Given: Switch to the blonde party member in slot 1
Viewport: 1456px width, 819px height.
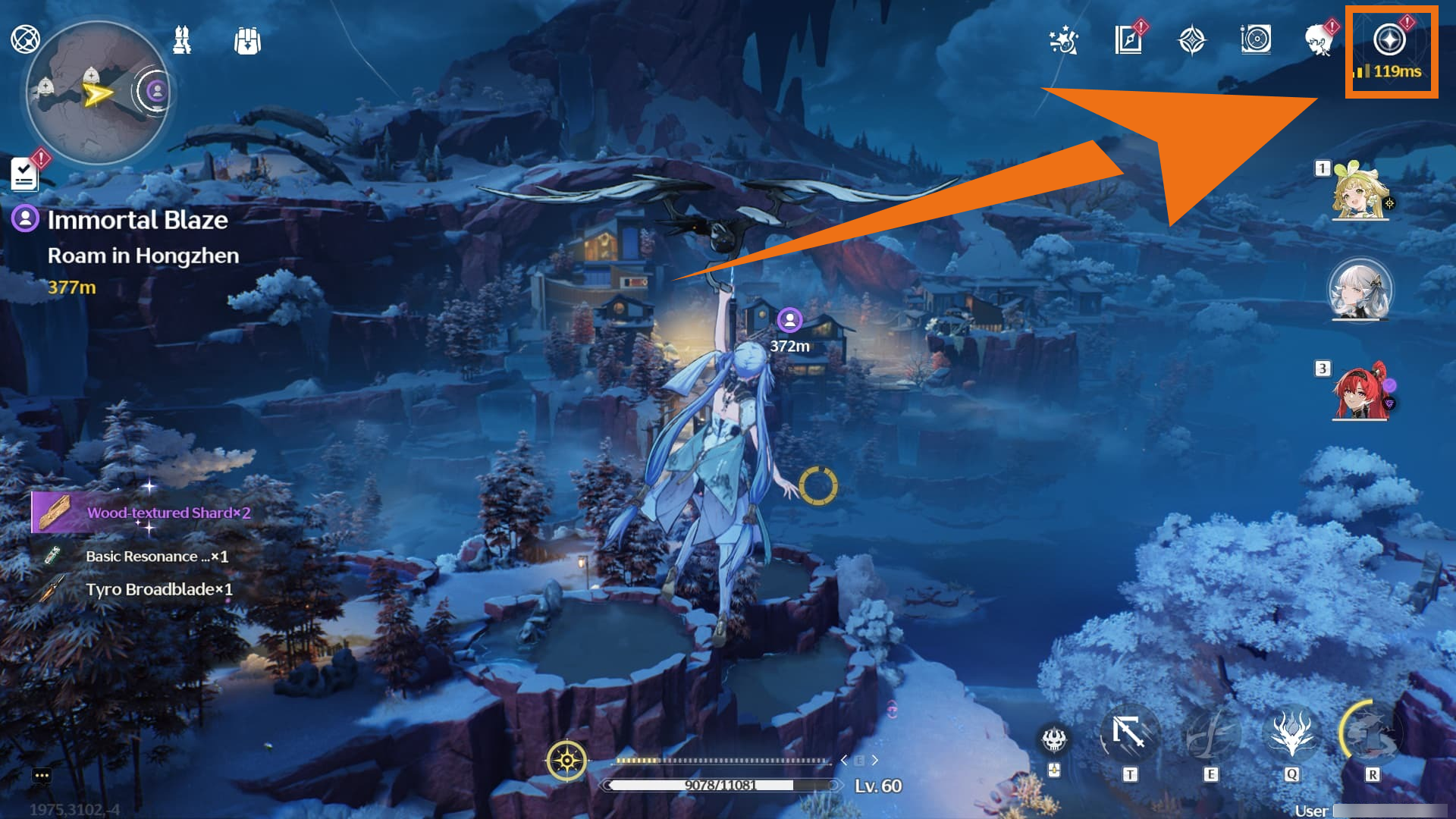Looking at the screenshot, I should pos(1360,192).
